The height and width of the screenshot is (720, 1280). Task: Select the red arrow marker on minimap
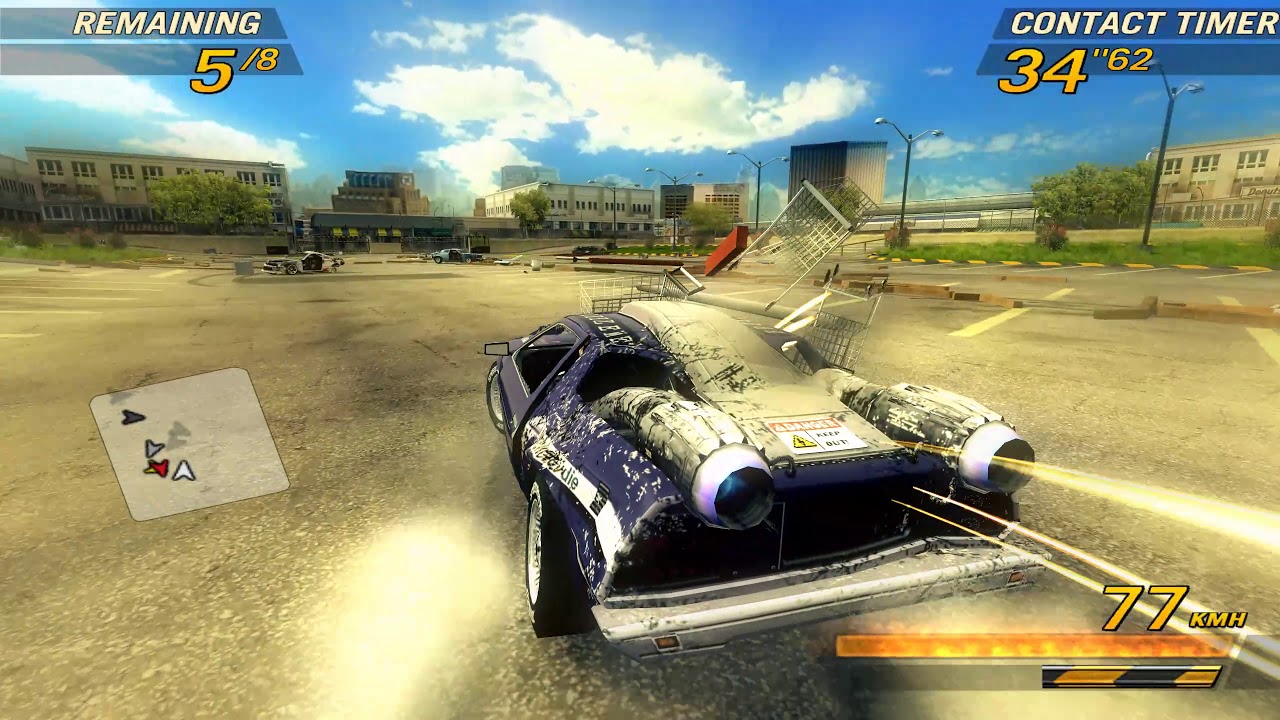coord(157,468)
